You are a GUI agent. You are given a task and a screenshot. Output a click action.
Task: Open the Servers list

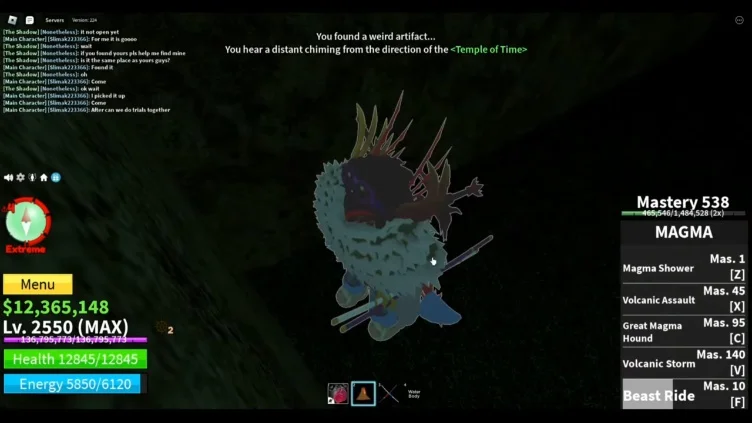click(x=55, y=20)
